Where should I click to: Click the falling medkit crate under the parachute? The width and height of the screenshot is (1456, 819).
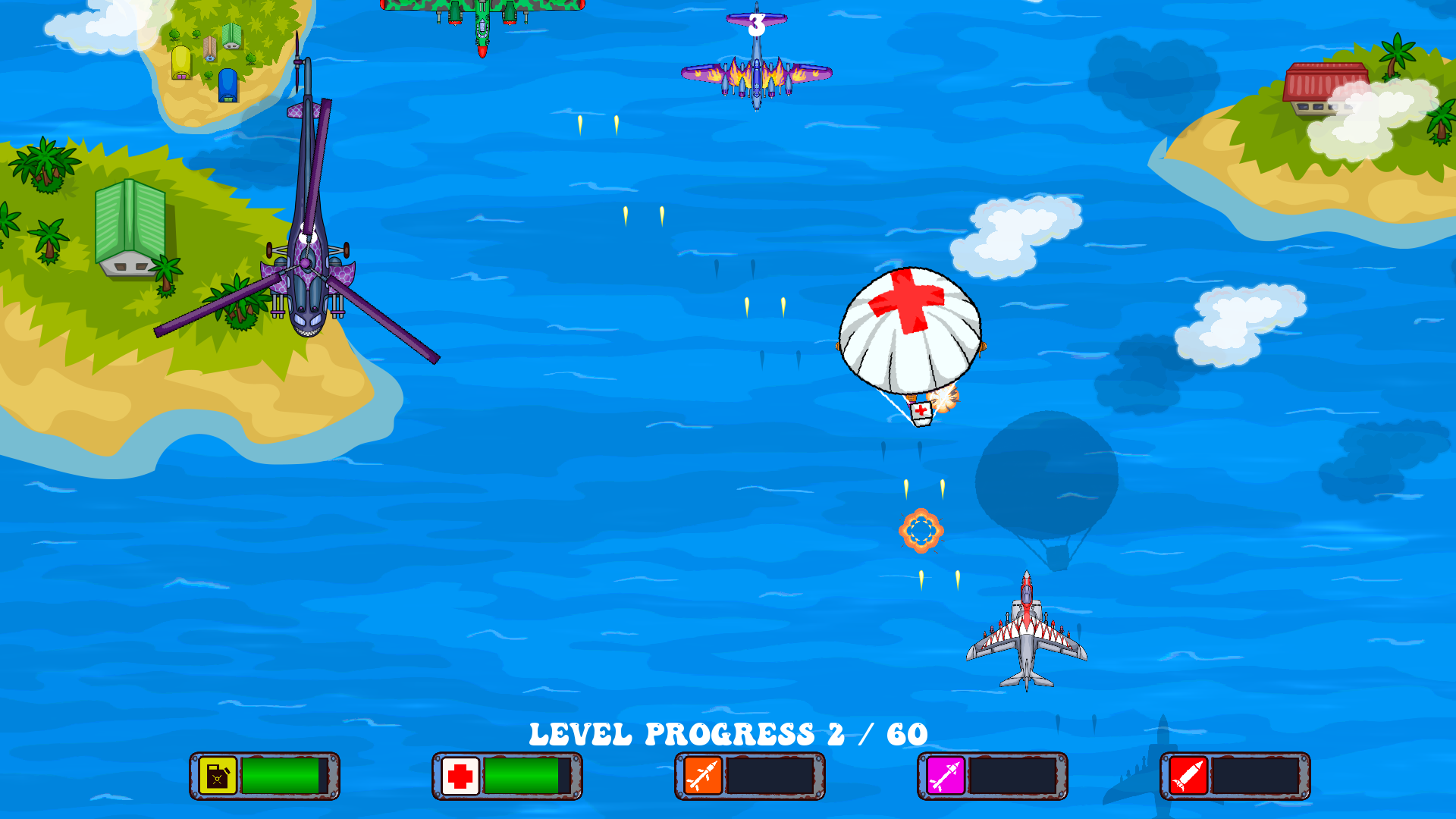[920, 412]
